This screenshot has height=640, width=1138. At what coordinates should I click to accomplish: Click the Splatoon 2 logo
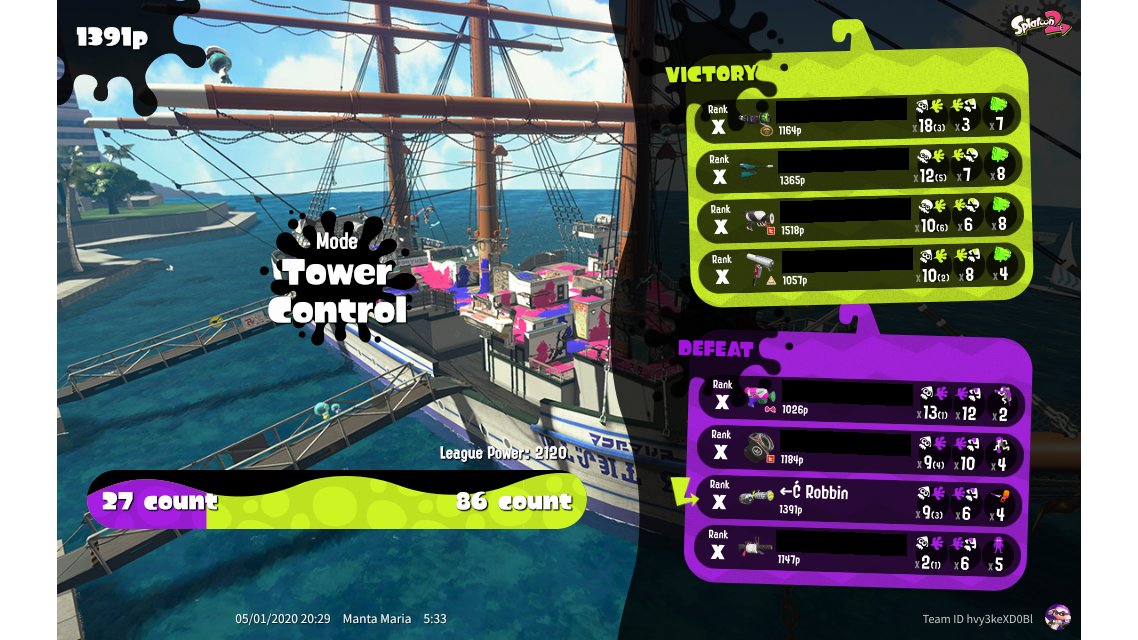(1041, 24)
